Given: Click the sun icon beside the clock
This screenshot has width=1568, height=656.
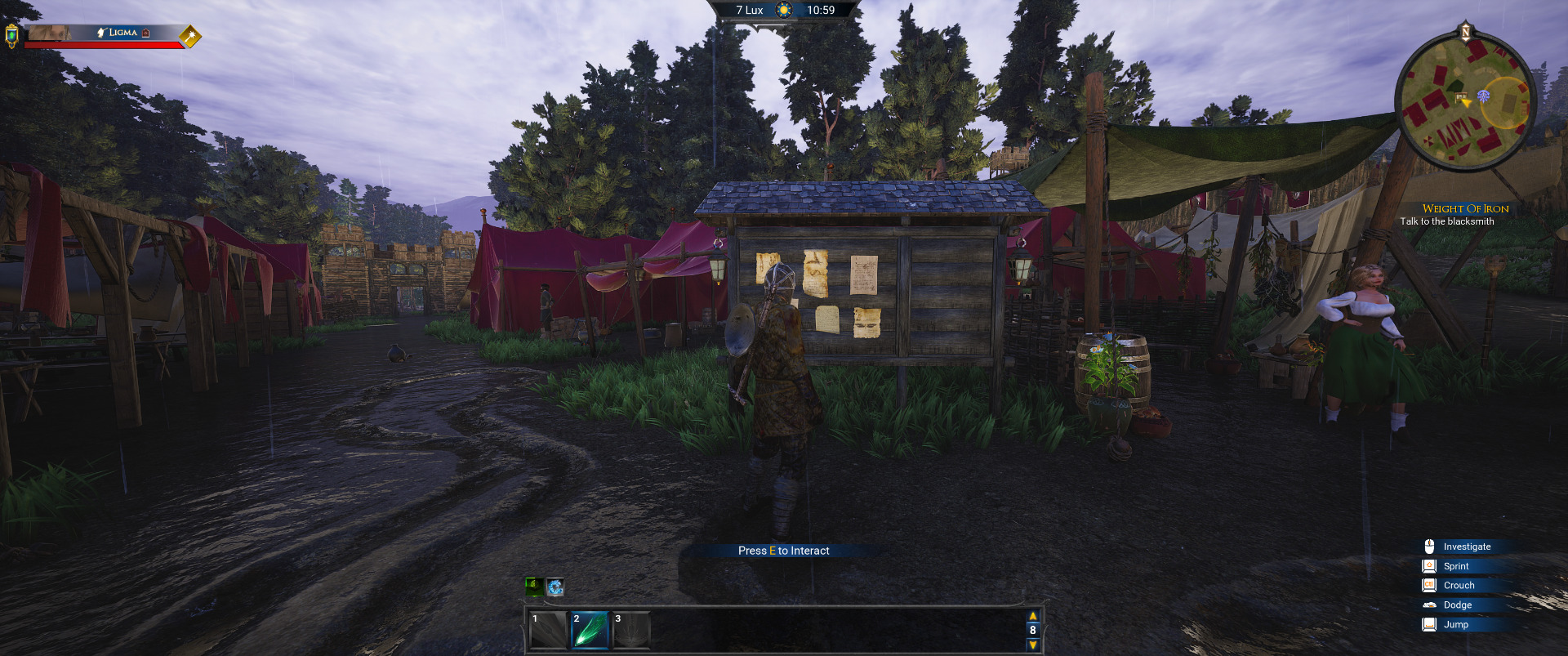Looking at the screenshot, I should click(x=784, y=11).
